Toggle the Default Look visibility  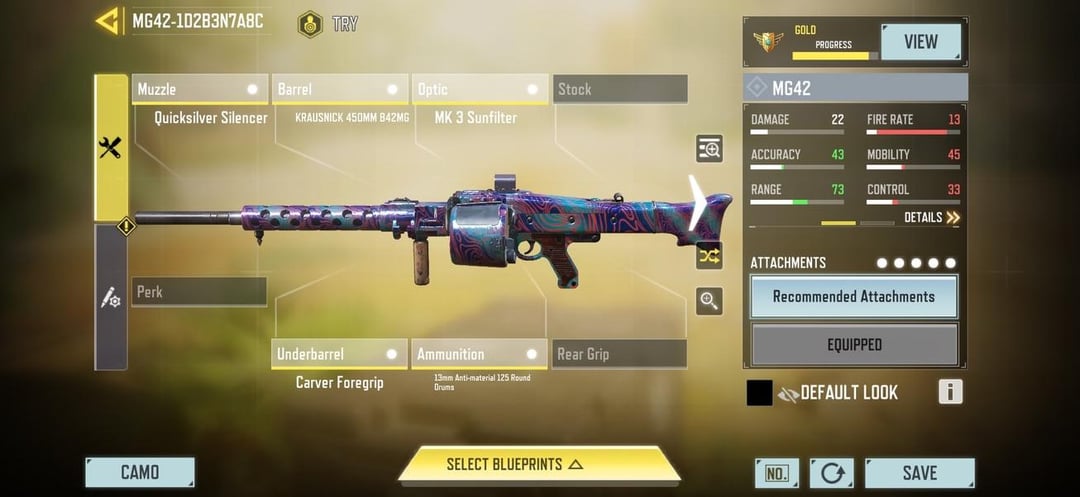789,394
